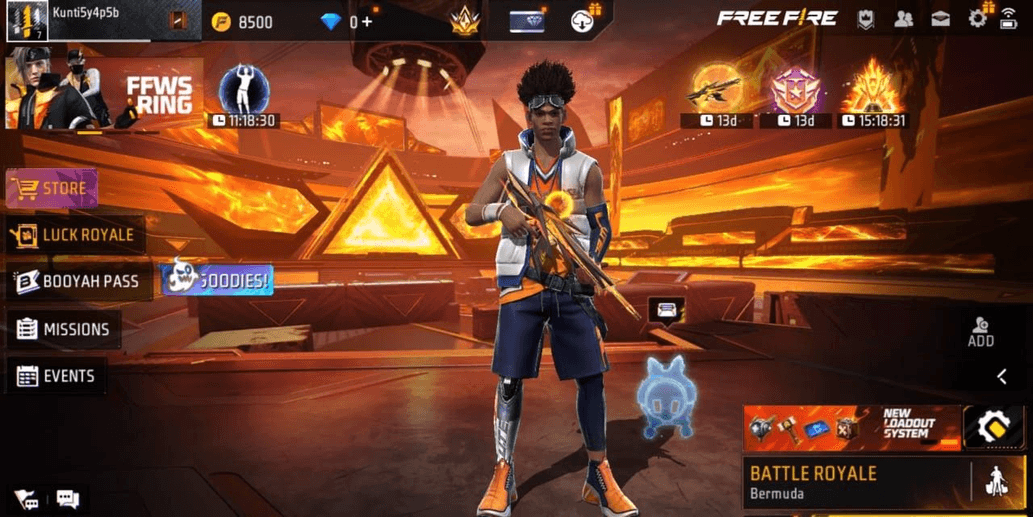Open the emote event with 11:18:30 timer

click(243, 97)
